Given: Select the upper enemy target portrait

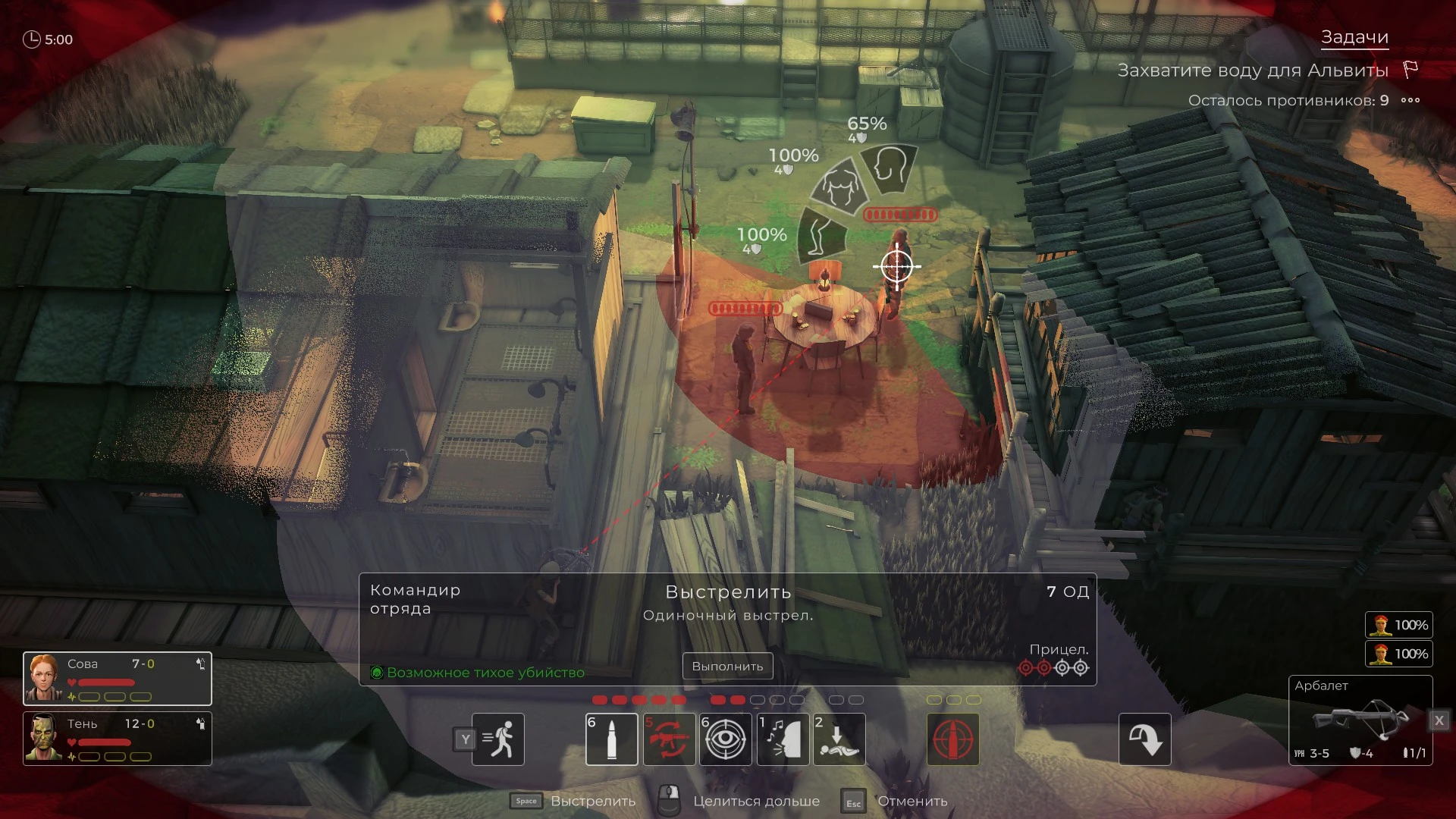Looking at the screenshot, I should [x=1398, y=625].
